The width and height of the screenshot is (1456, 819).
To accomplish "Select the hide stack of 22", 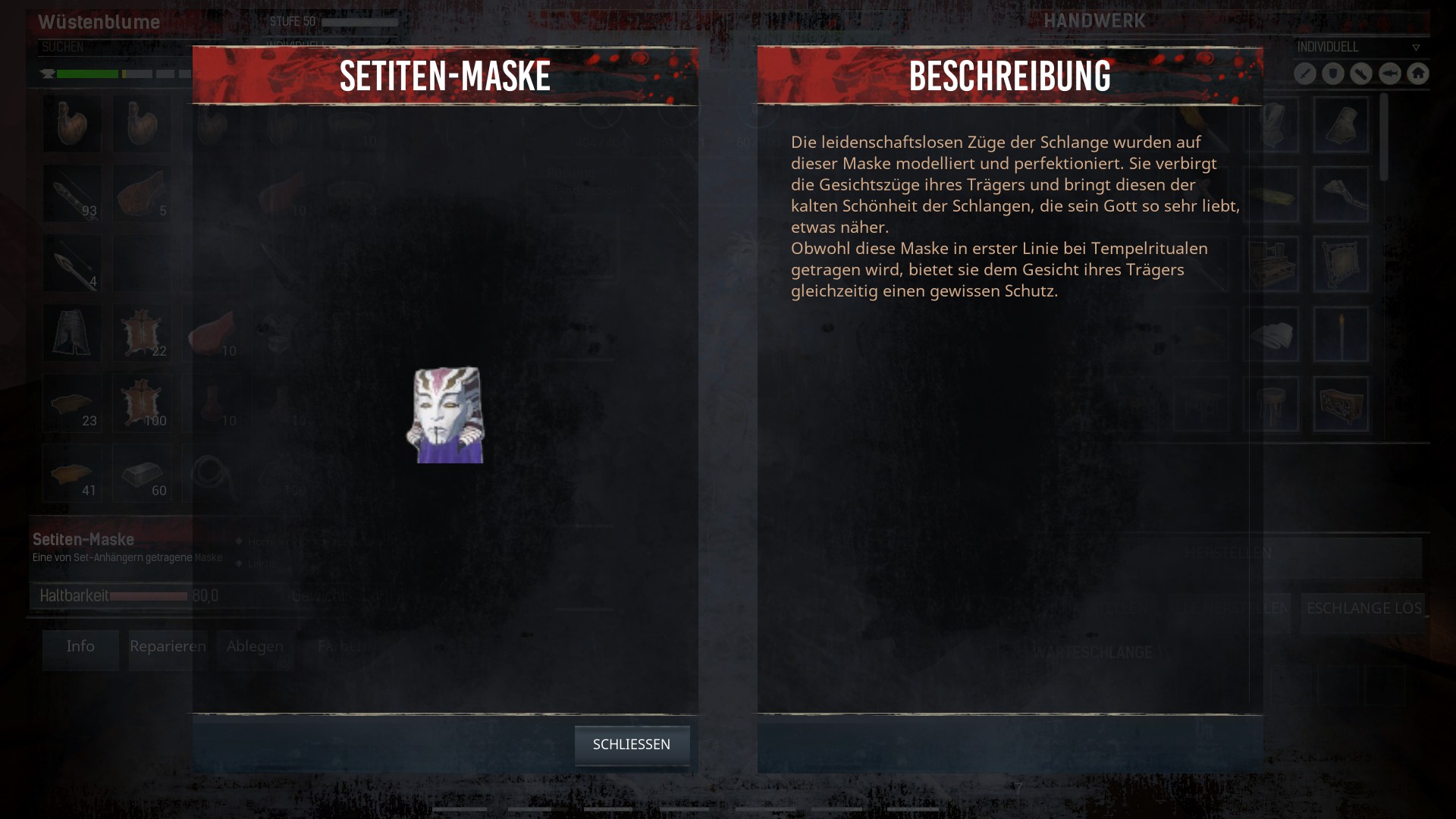I will [142, 334].
